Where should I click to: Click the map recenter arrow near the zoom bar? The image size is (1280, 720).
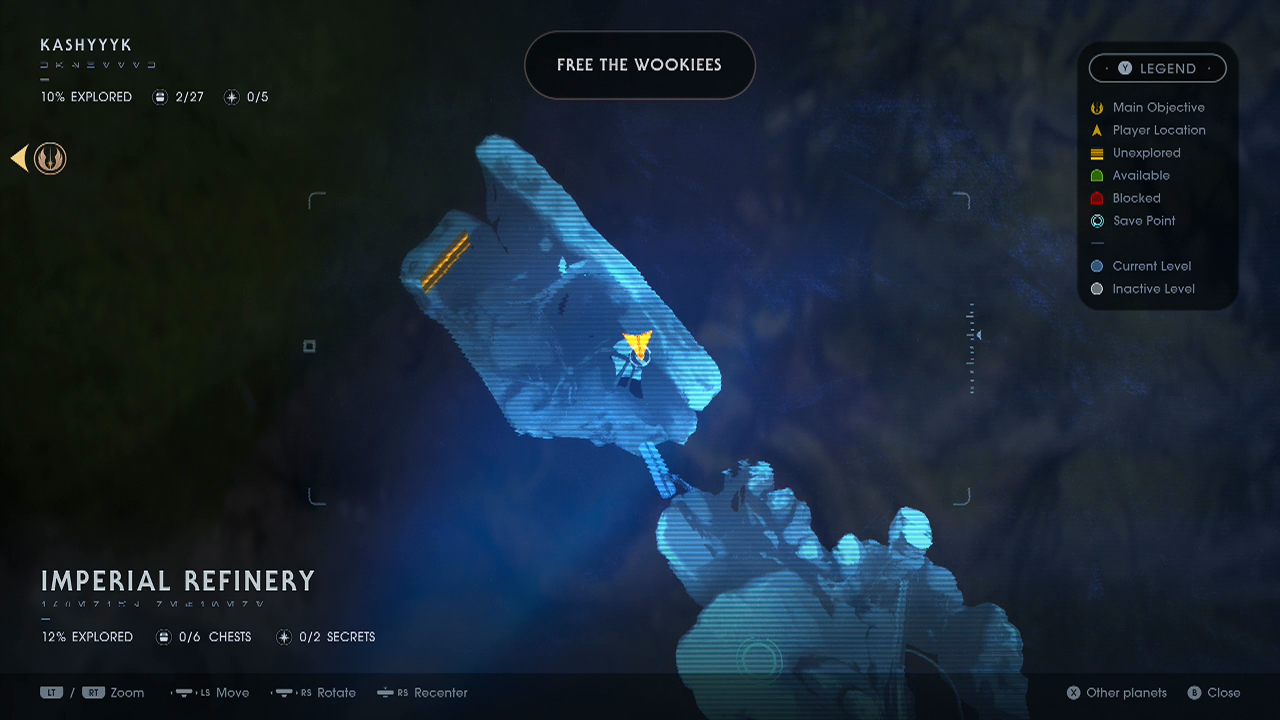tap(978, 334)
